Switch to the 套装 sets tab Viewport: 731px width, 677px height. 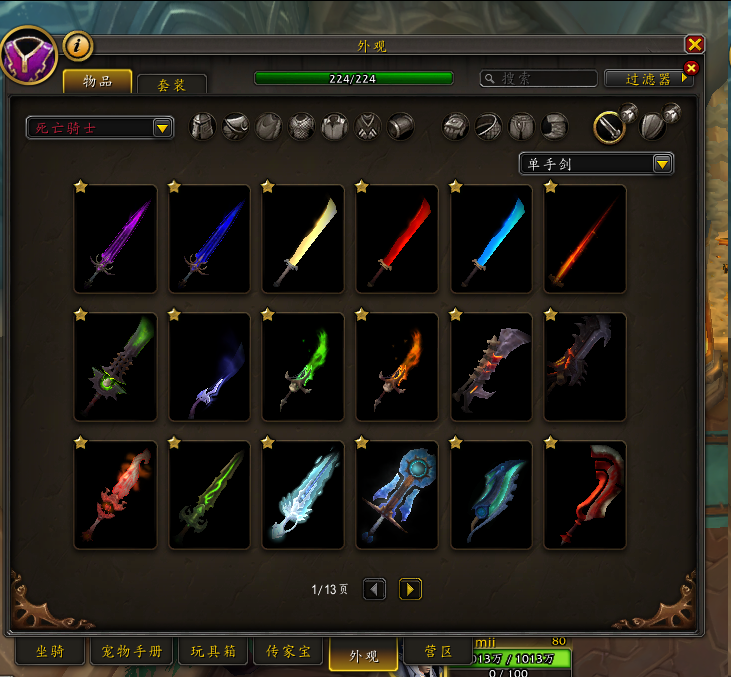(171, 86)
